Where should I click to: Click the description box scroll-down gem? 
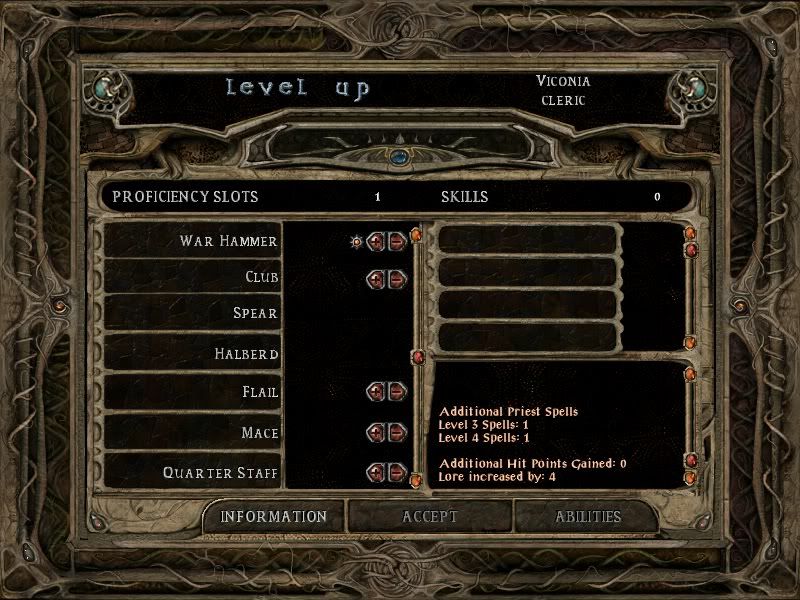tap(690, 479)
